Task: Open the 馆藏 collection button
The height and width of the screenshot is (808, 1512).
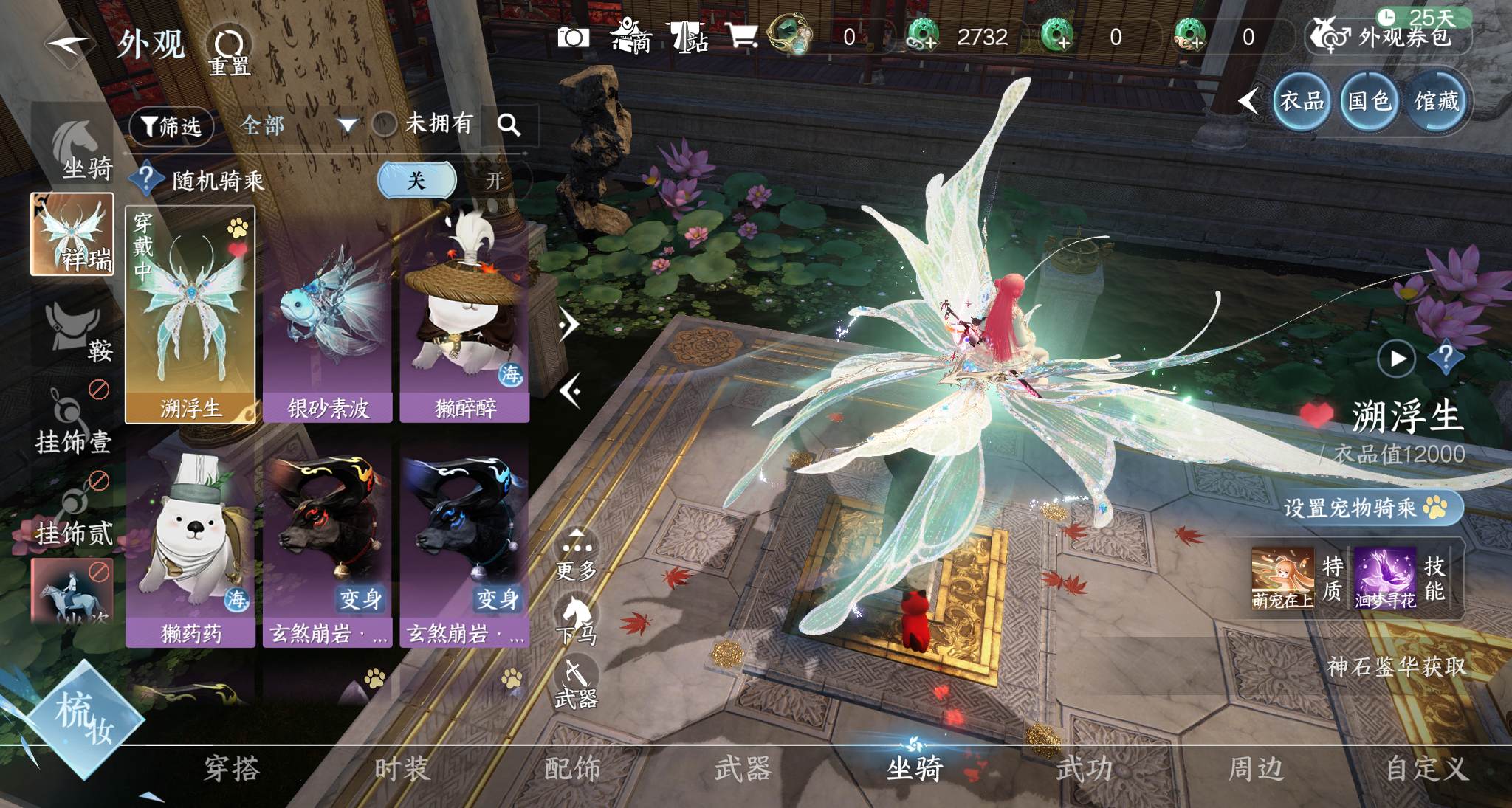Action: (1436, 101)
